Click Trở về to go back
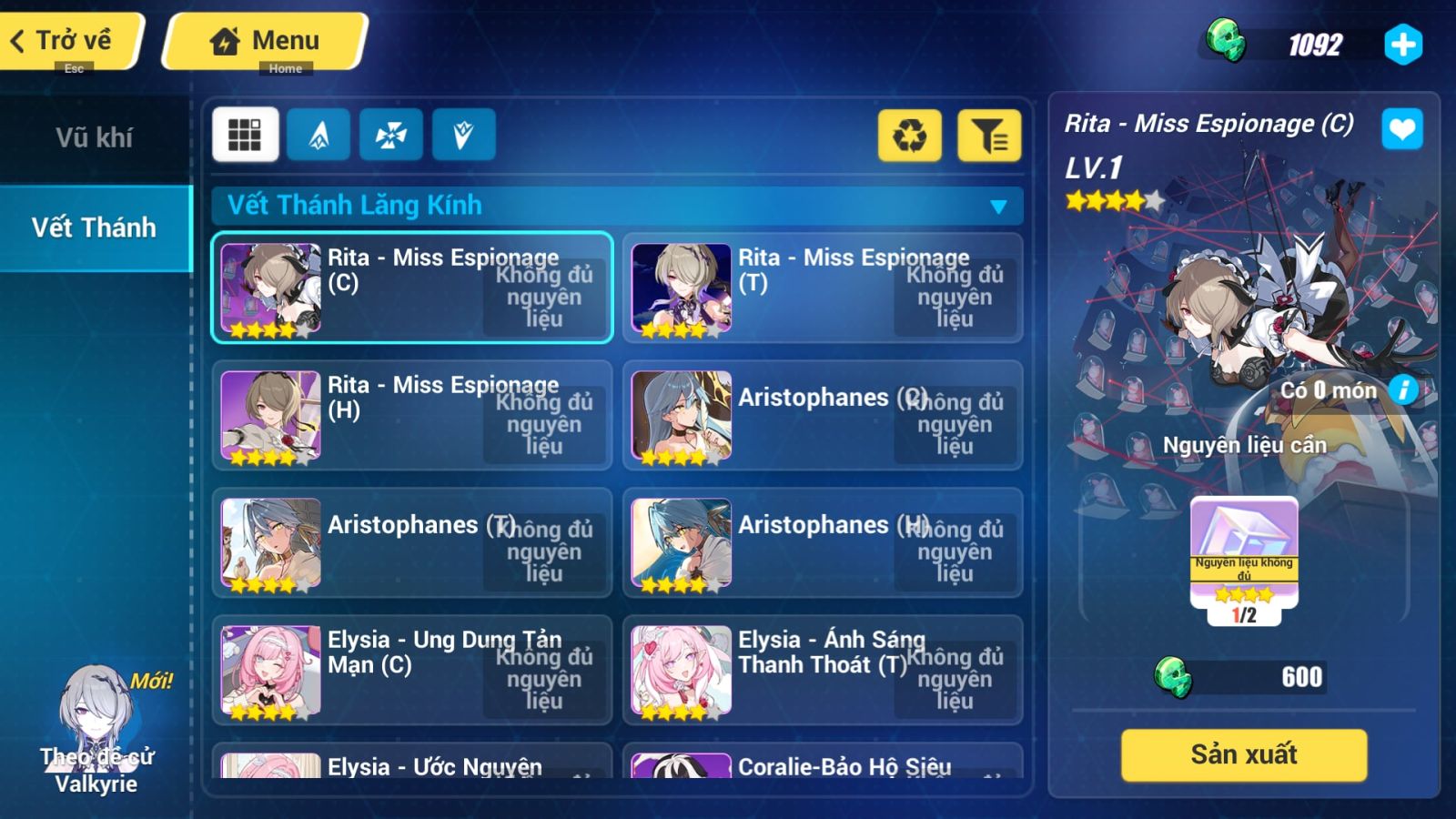 pyautogui.click(x=64, y=38)
